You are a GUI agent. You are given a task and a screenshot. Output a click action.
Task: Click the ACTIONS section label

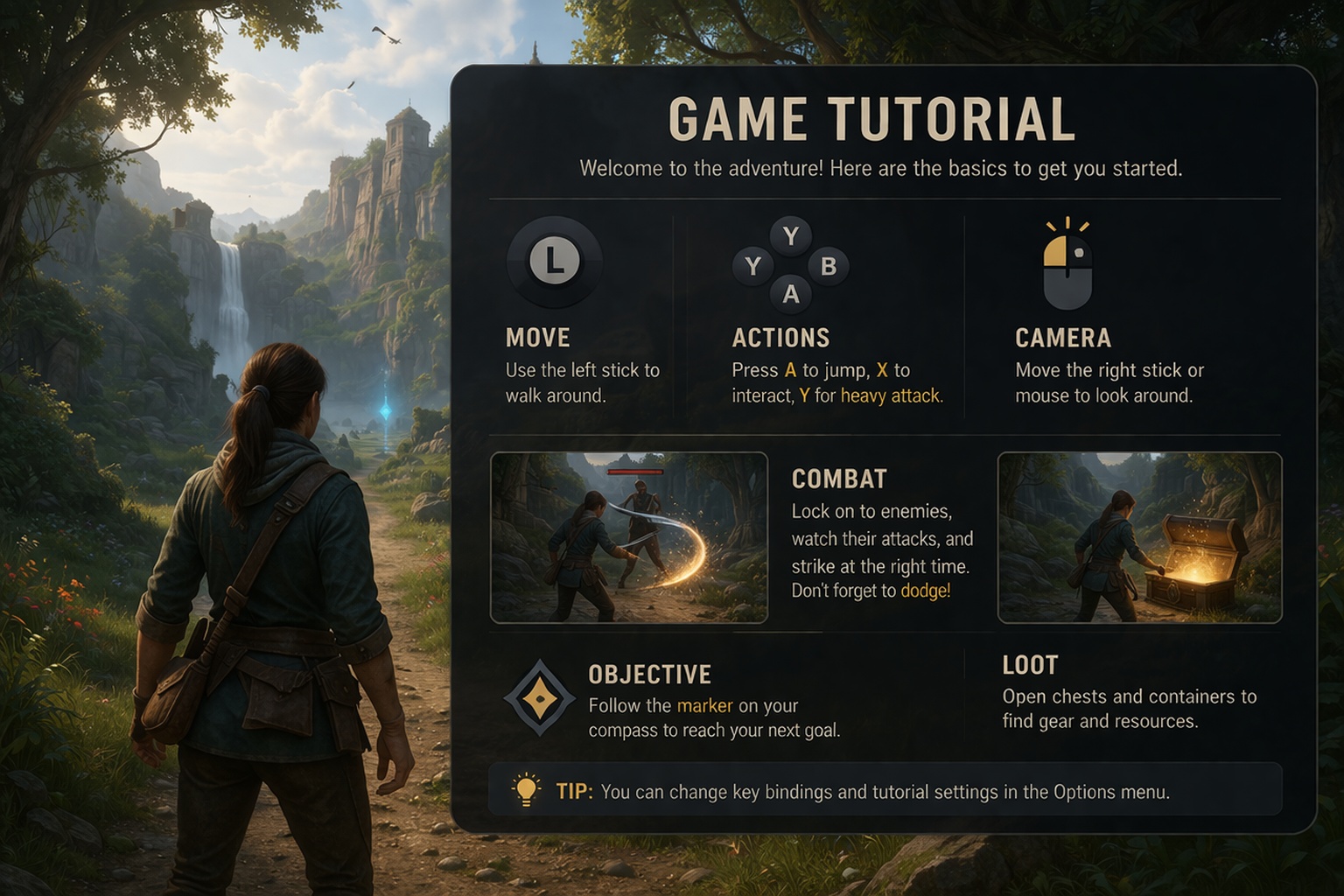[780, 338]
